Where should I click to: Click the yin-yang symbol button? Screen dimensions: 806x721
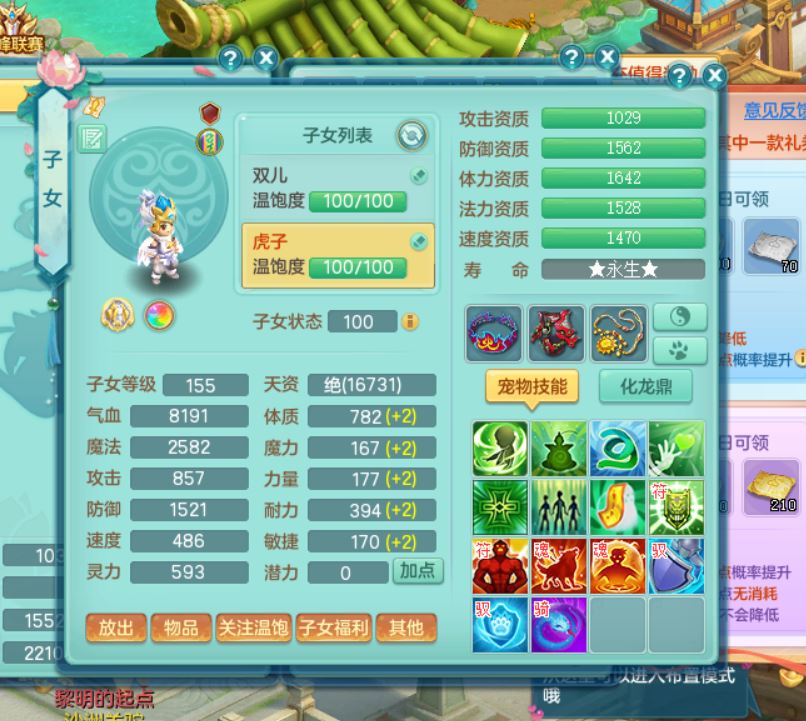point(680,318)
